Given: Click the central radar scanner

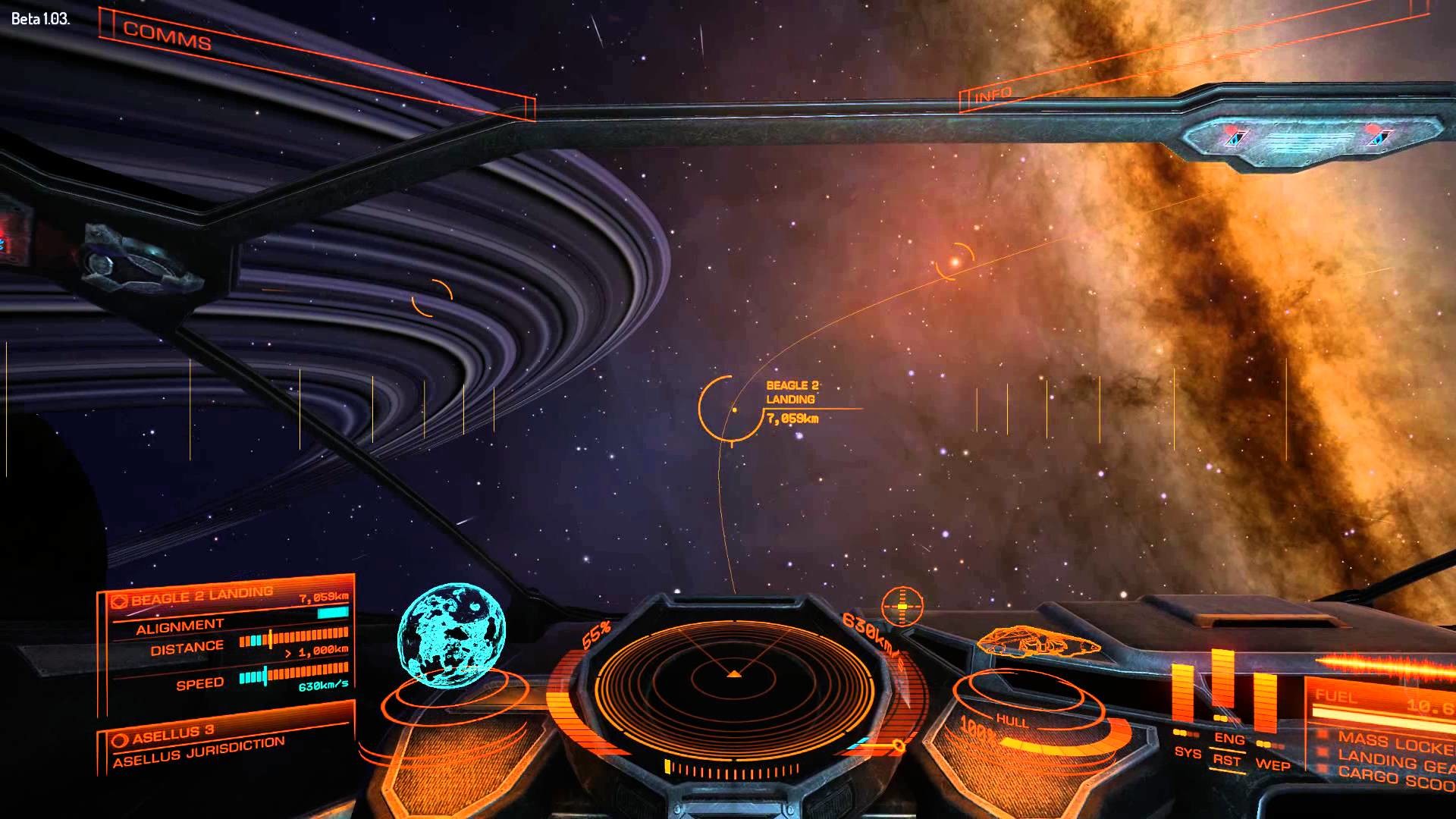Looking at the screenshot, I should pos(733,673).
